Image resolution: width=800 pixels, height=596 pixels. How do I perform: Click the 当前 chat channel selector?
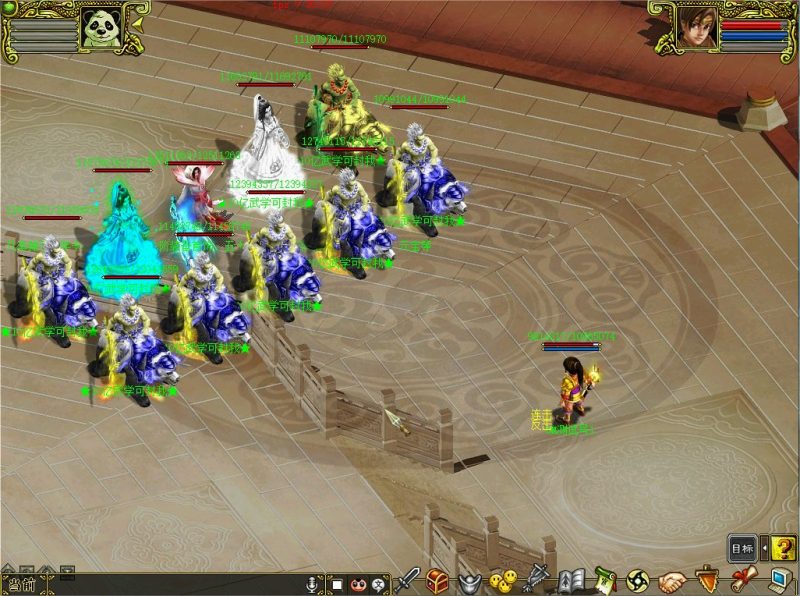pyautogui.click(x=20, y=585)
